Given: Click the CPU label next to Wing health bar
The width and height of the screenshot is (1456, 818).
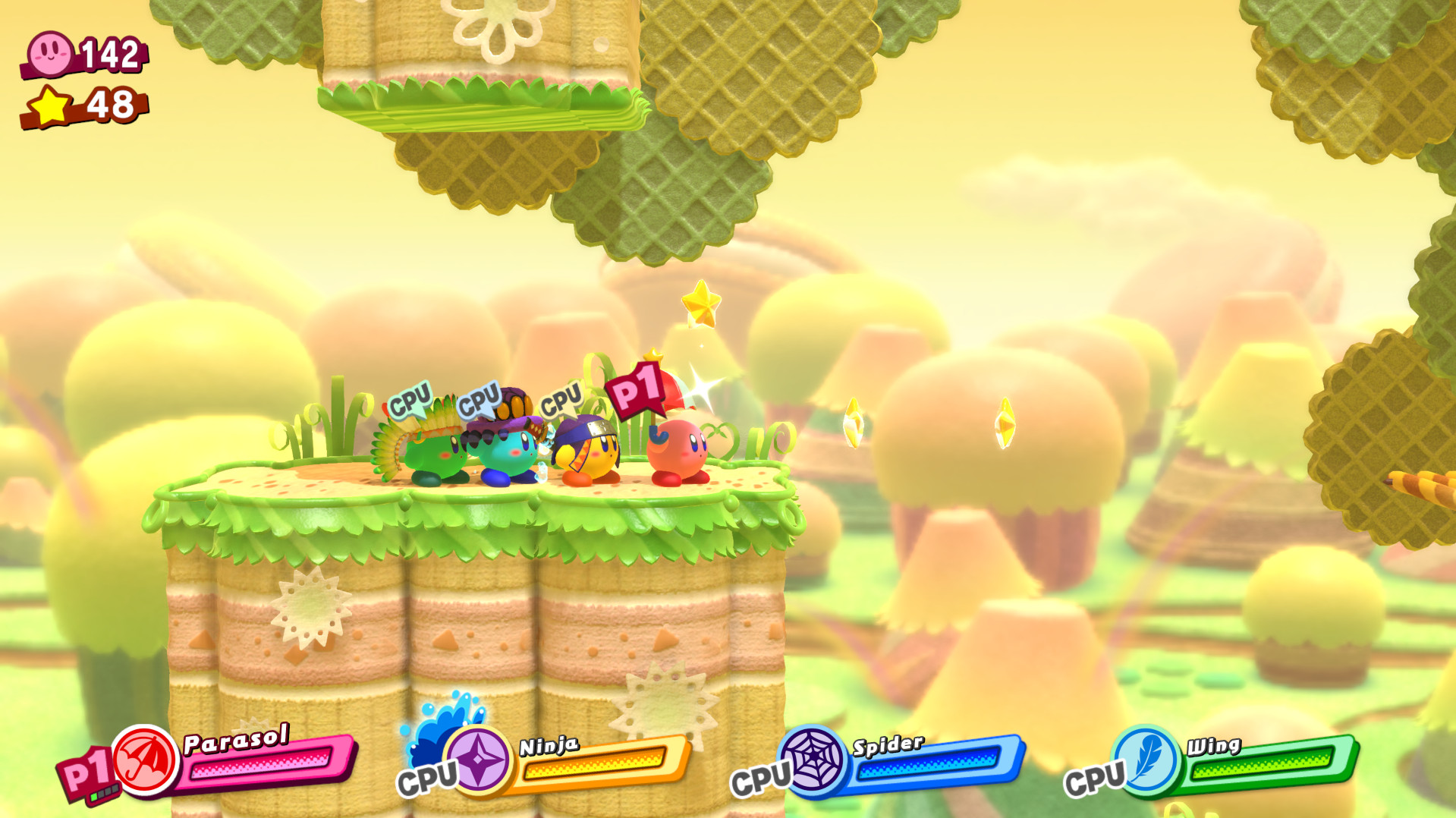Looking at the screenshot, I should click(x=1095, y=778).
